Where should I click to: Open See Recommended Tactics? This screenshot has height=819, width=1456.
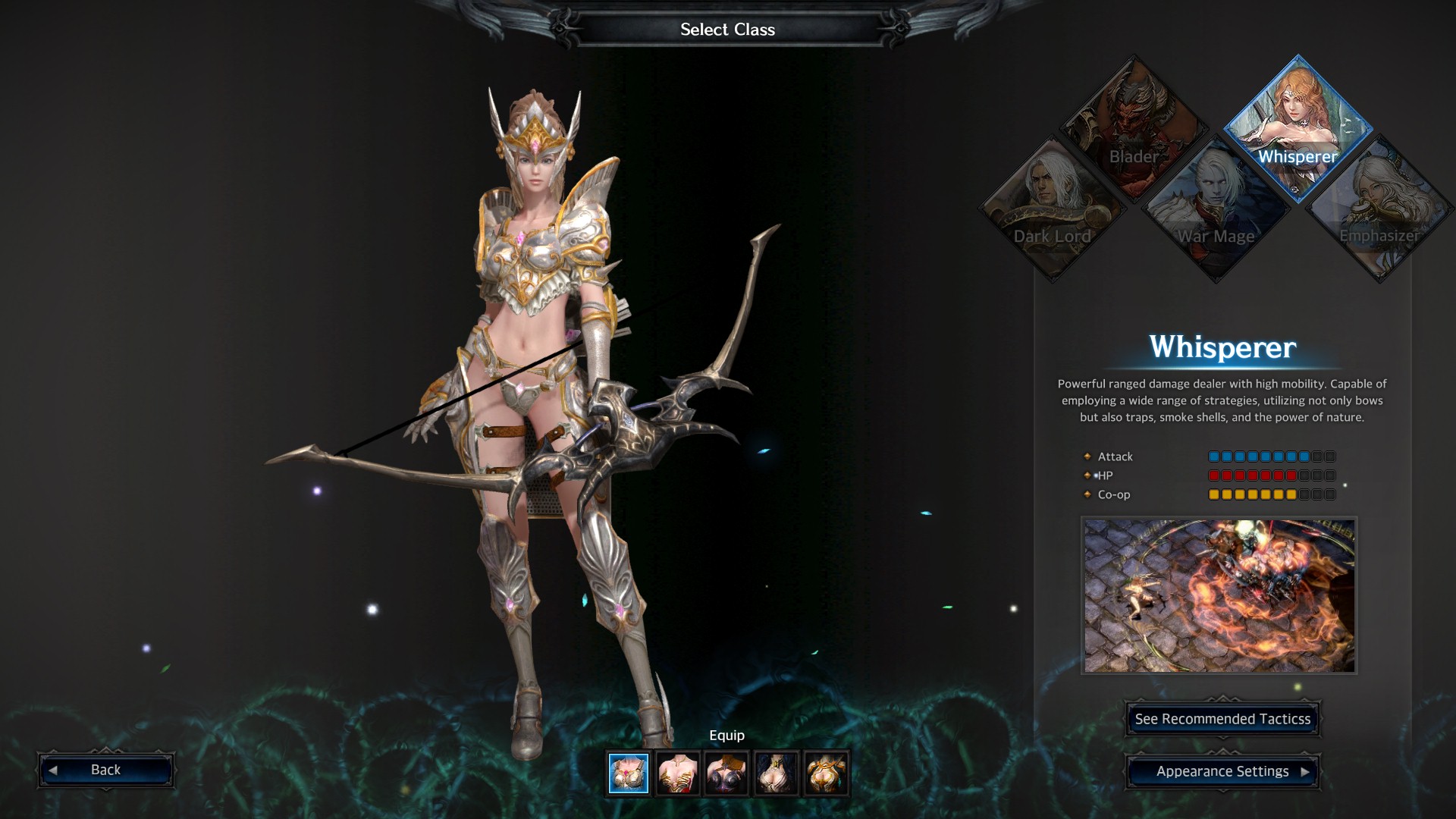[x=1222, y=719]
